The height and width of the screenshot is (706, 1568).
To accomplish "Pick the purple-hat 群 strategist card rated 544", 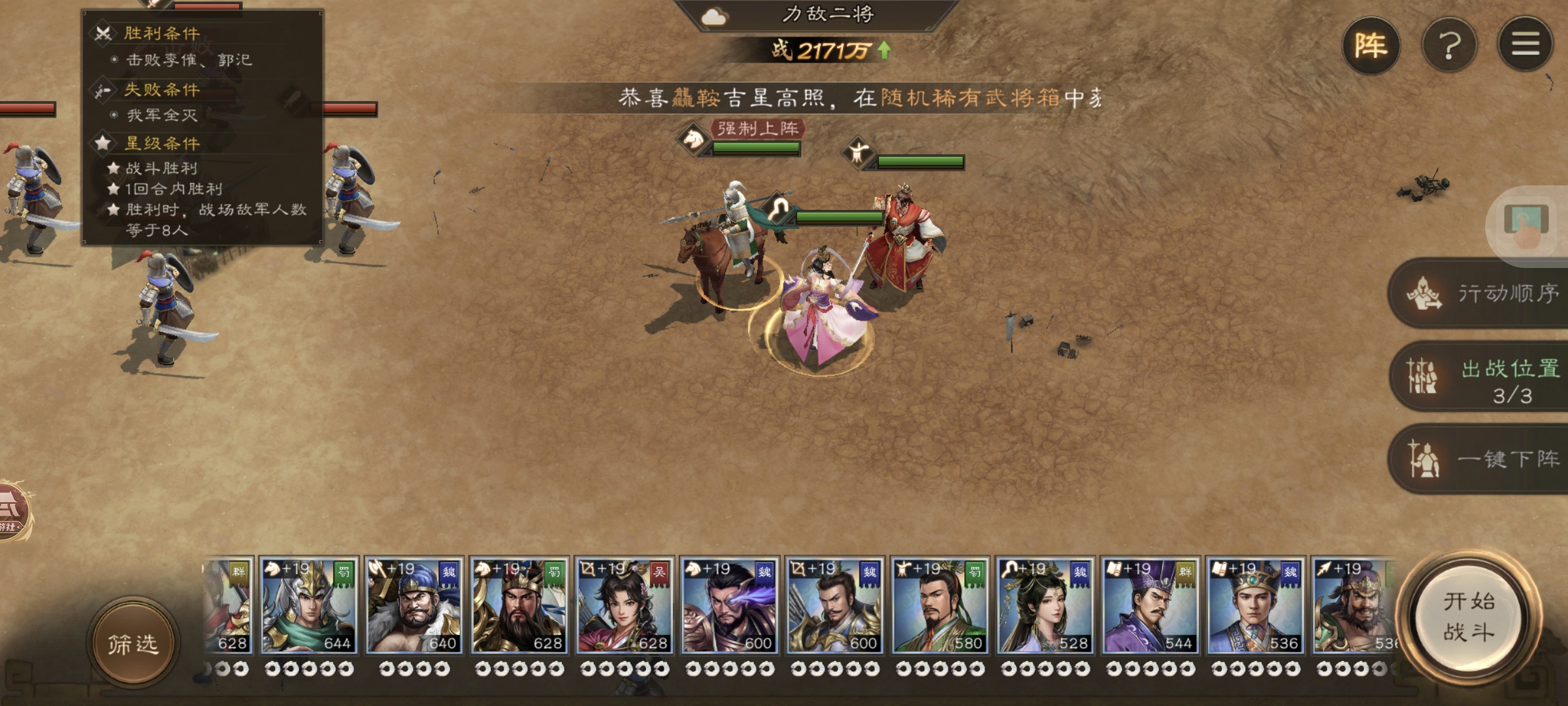I will [1151, 605].
